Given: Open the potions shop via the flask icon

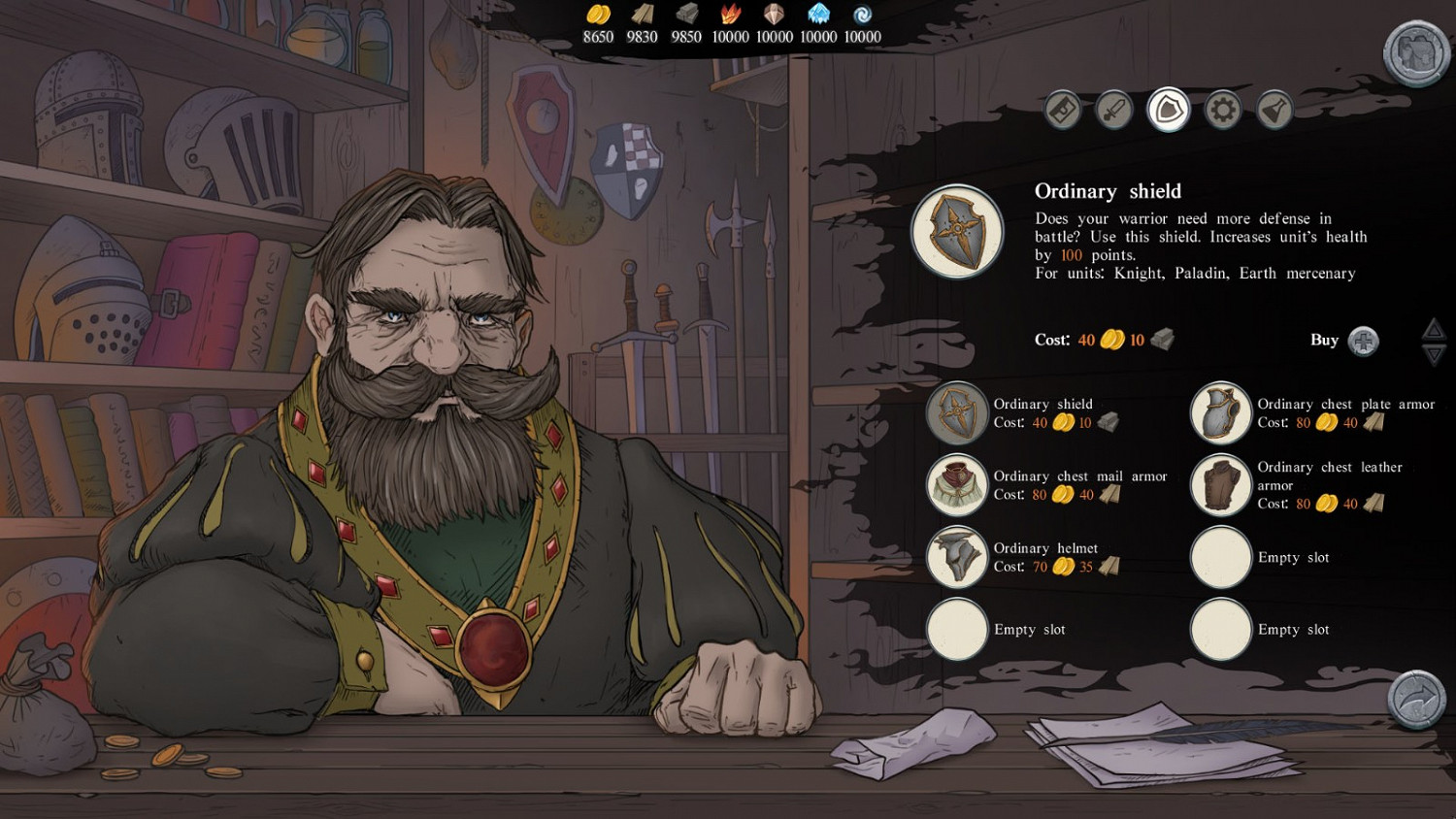Looking at the screenshot, I should 1274,110.
